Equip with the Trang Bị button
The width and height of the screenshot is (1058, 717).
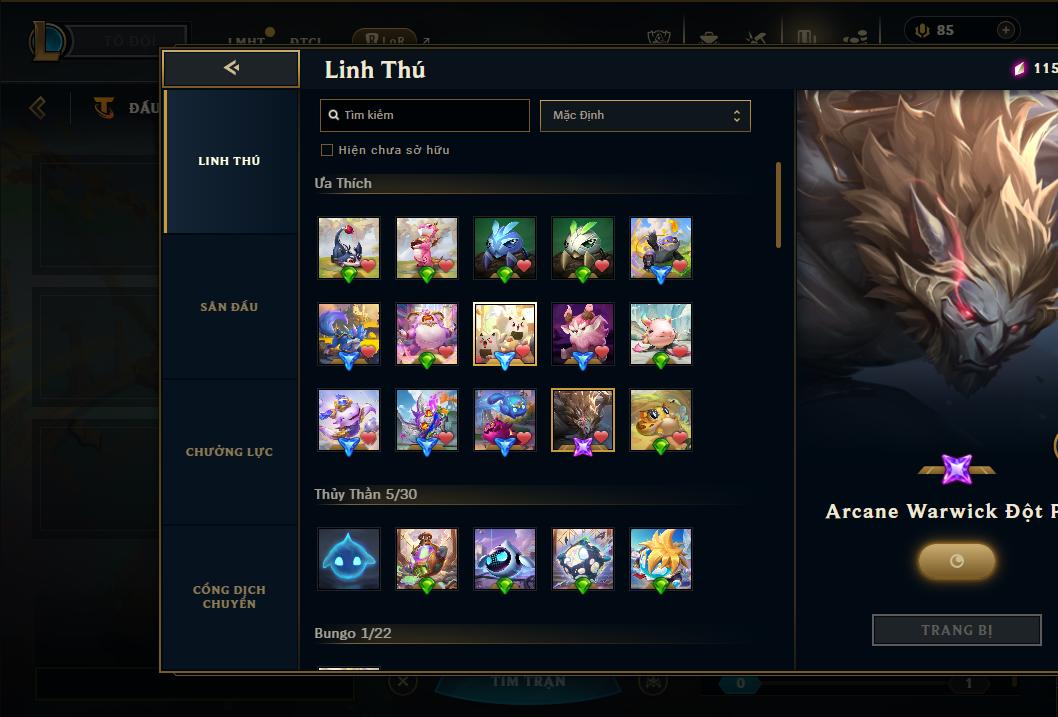(x=956, y=630)
